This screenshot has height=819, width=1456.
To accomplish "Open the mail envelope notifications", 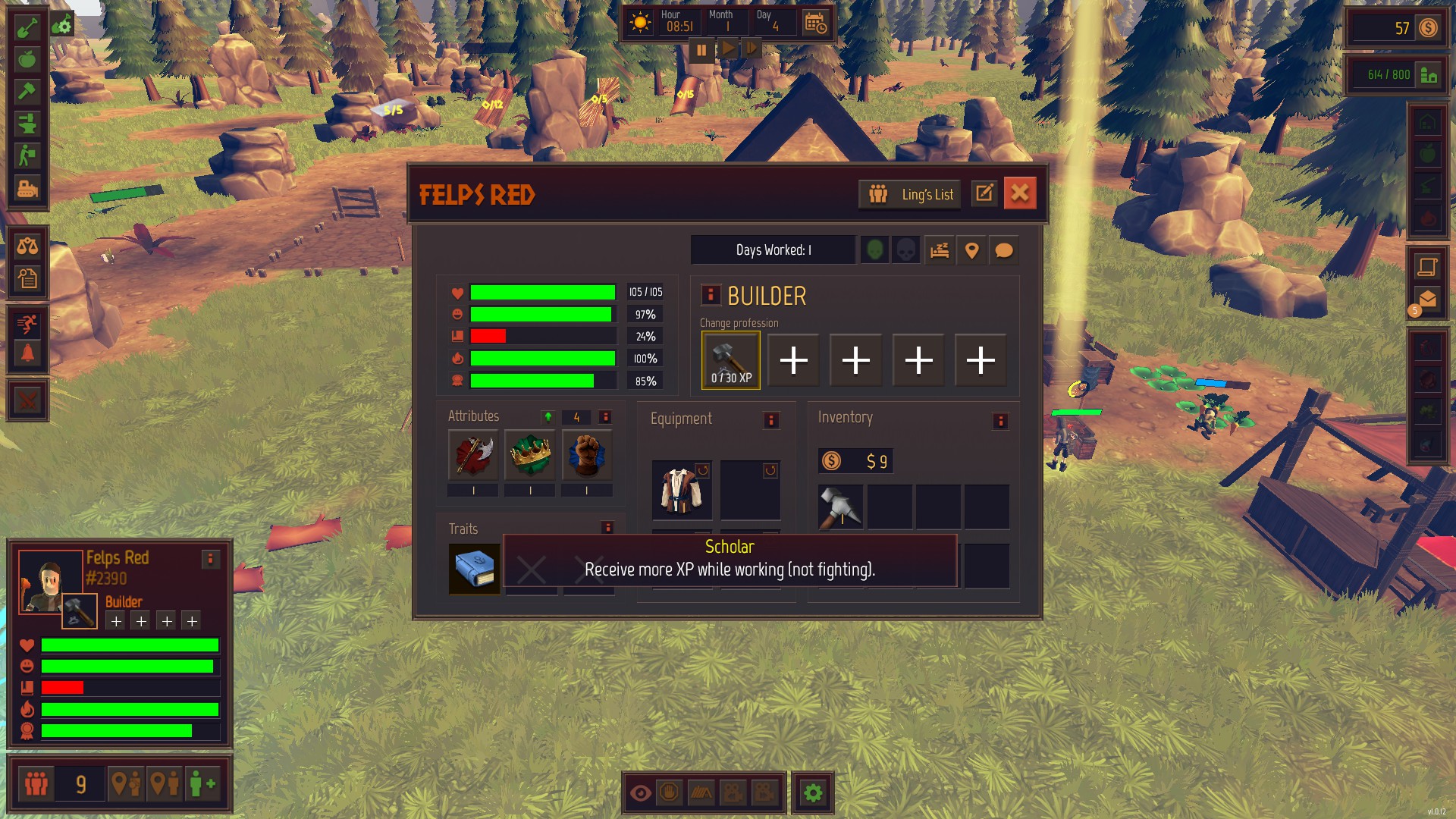I will (1427, 300).
